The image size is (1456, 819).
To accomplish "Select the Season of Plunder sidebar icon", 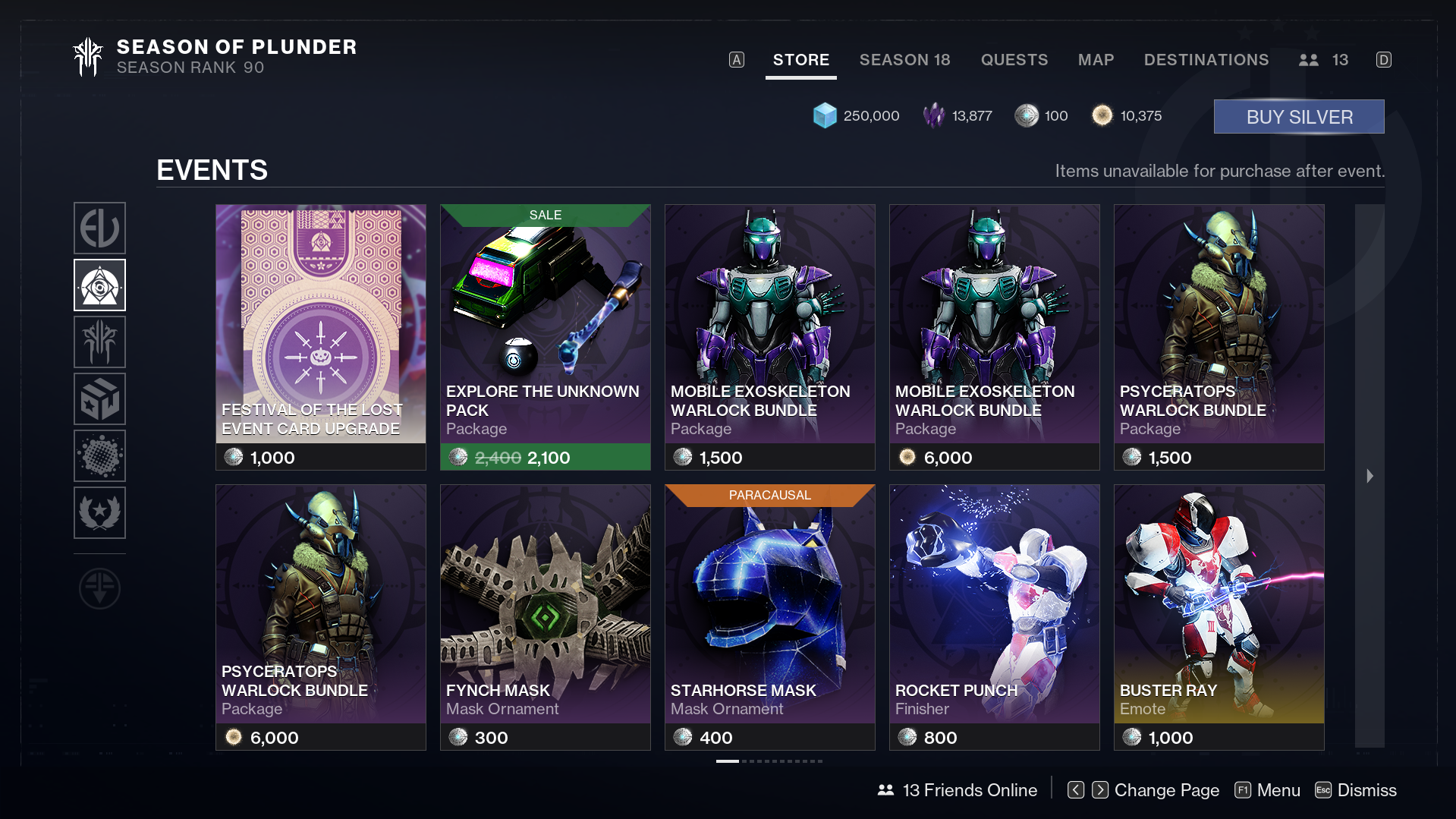I will point(99,342).
